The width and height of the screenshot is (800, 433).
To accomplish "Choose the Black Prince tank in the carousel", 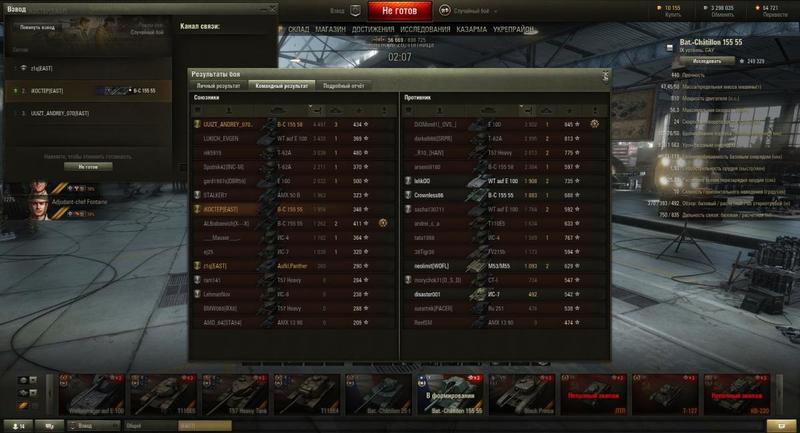I will point(518,394).
